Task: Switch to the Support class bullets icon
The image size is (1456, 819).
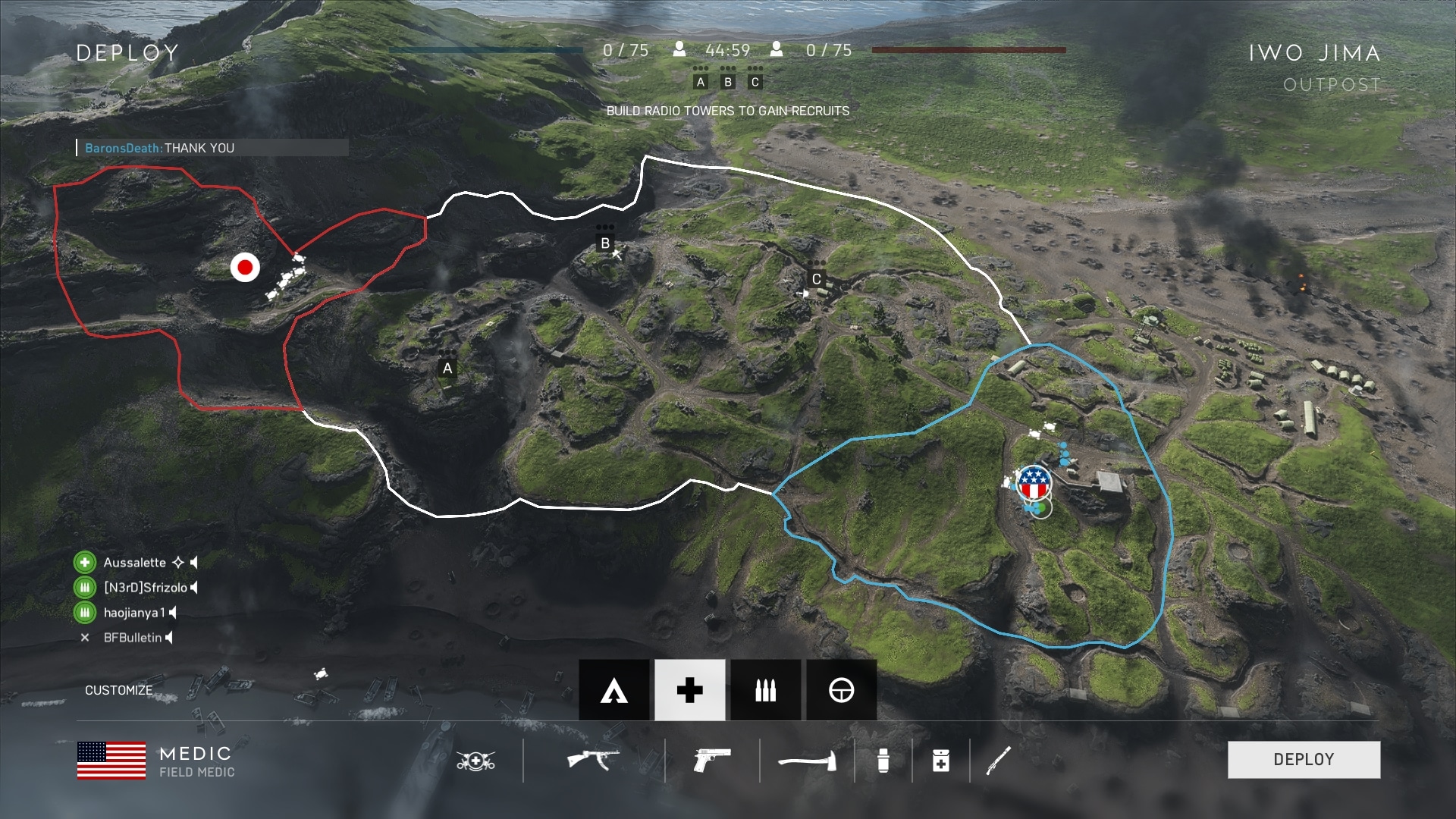Action: click(765, 690)
